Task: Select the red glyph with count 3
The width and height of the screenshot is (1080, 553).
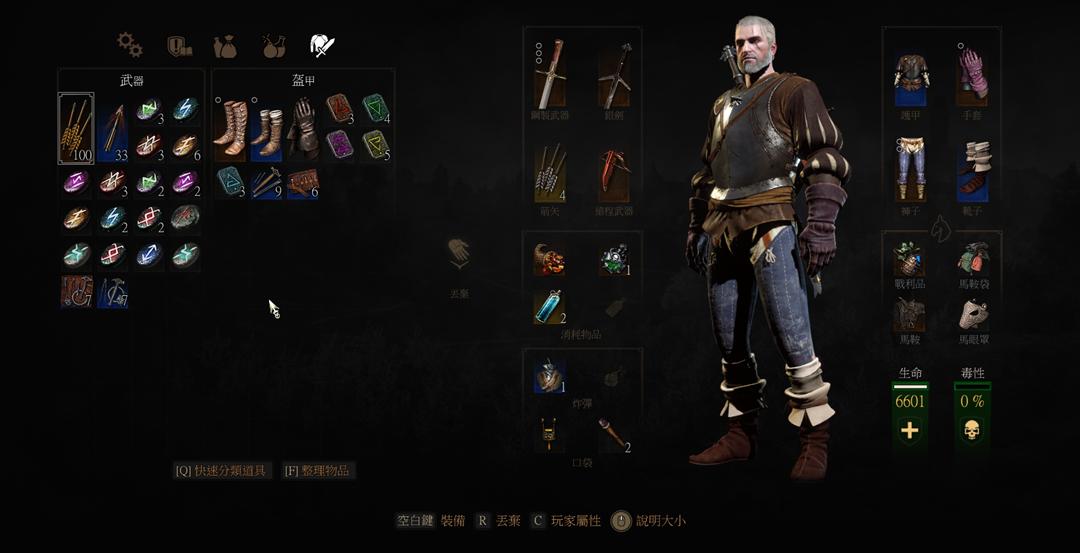Action: pos(339,108)
